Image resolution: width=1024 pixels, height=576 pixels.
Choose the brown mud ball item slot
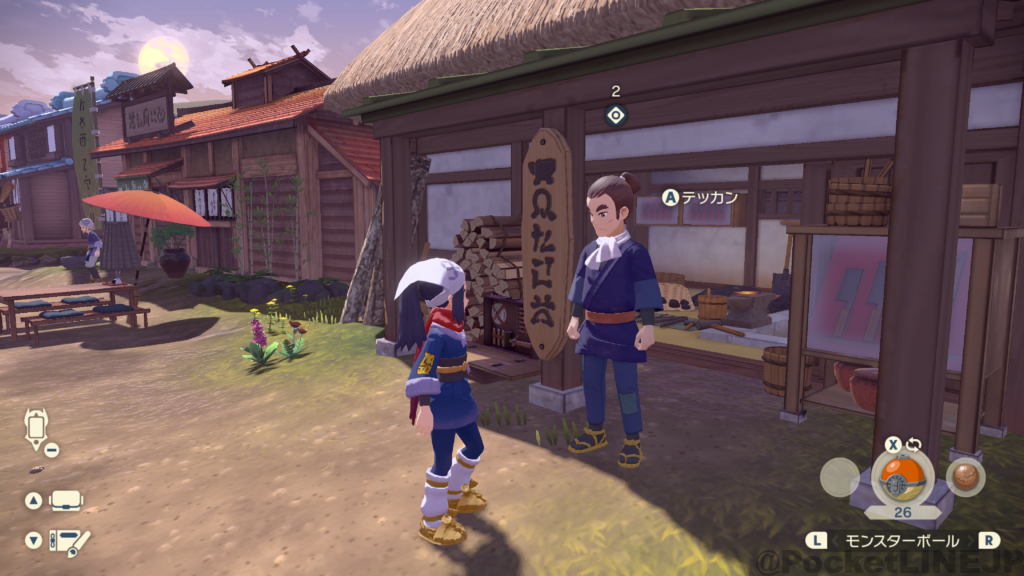coord(966,477)
